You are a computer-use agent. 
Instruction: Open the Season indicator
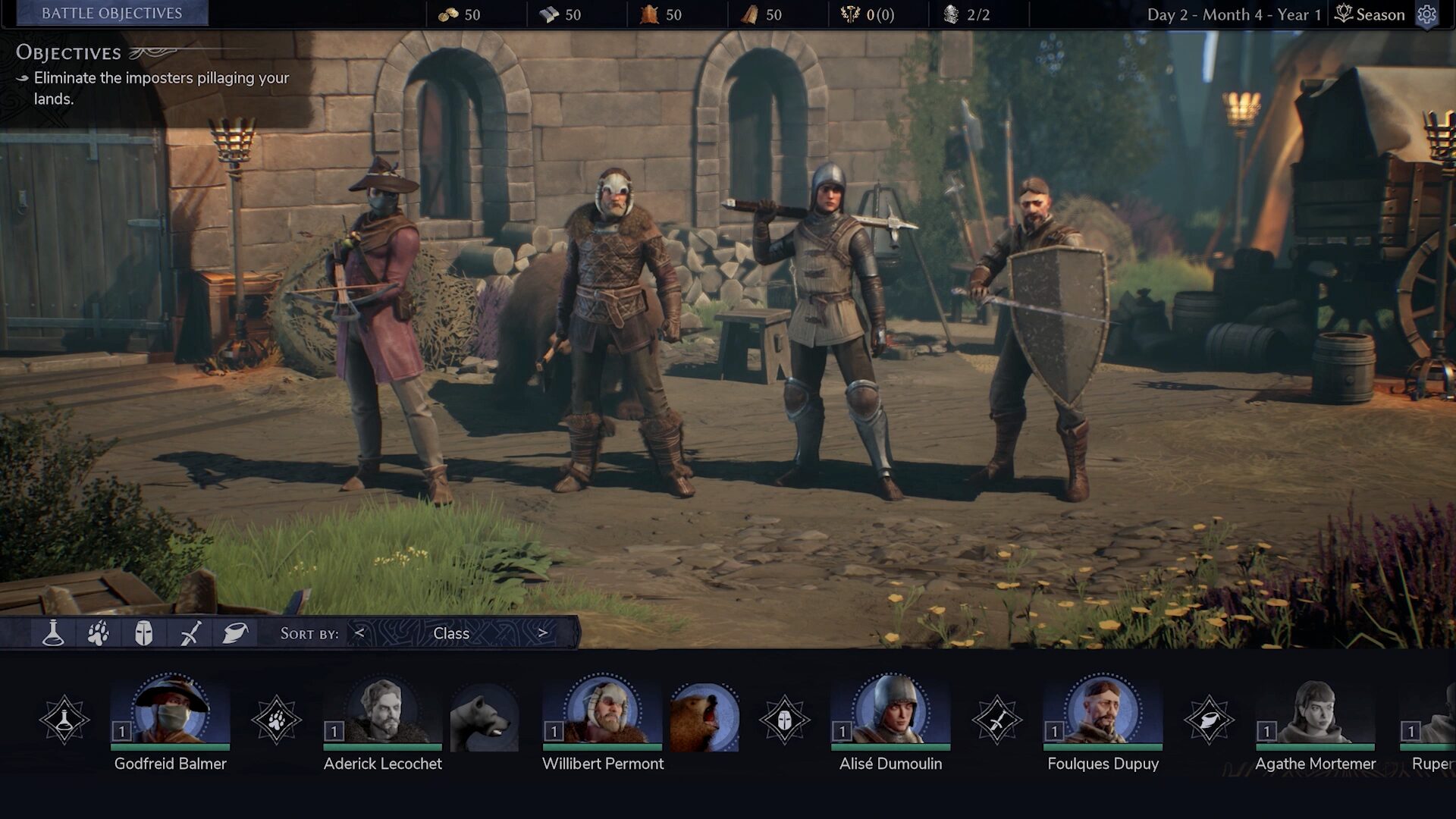(1370, 14)
